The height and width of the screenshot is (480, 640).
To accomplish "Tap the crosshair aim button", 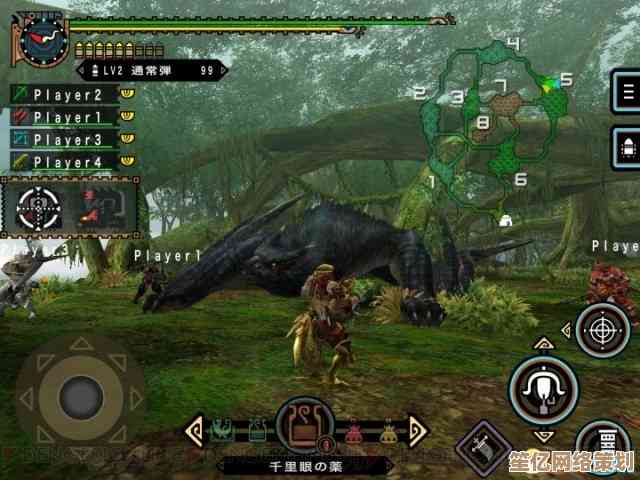I will click(602, 330).
